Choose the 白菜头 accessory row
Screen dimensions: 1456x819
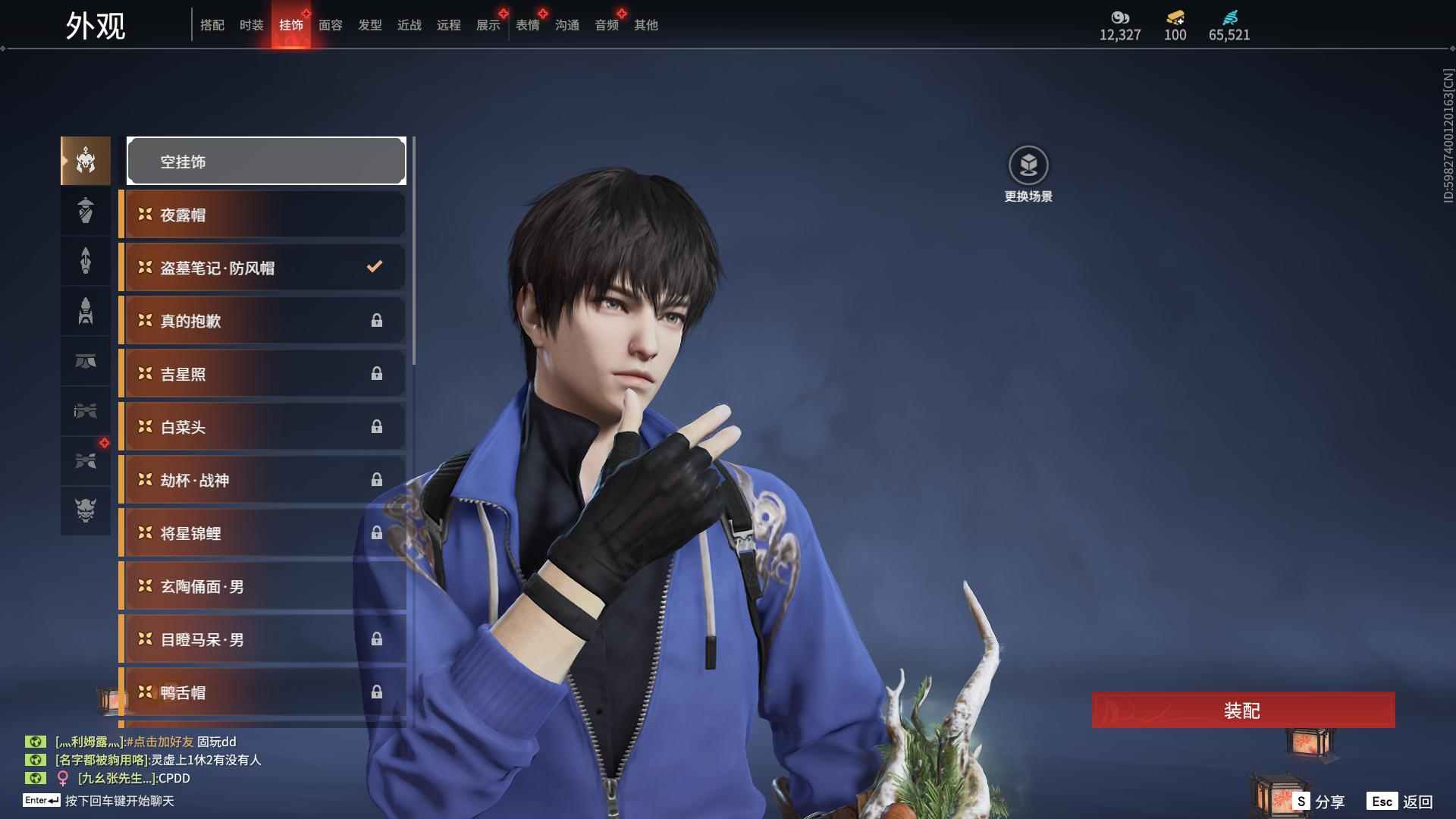point(262,427)
